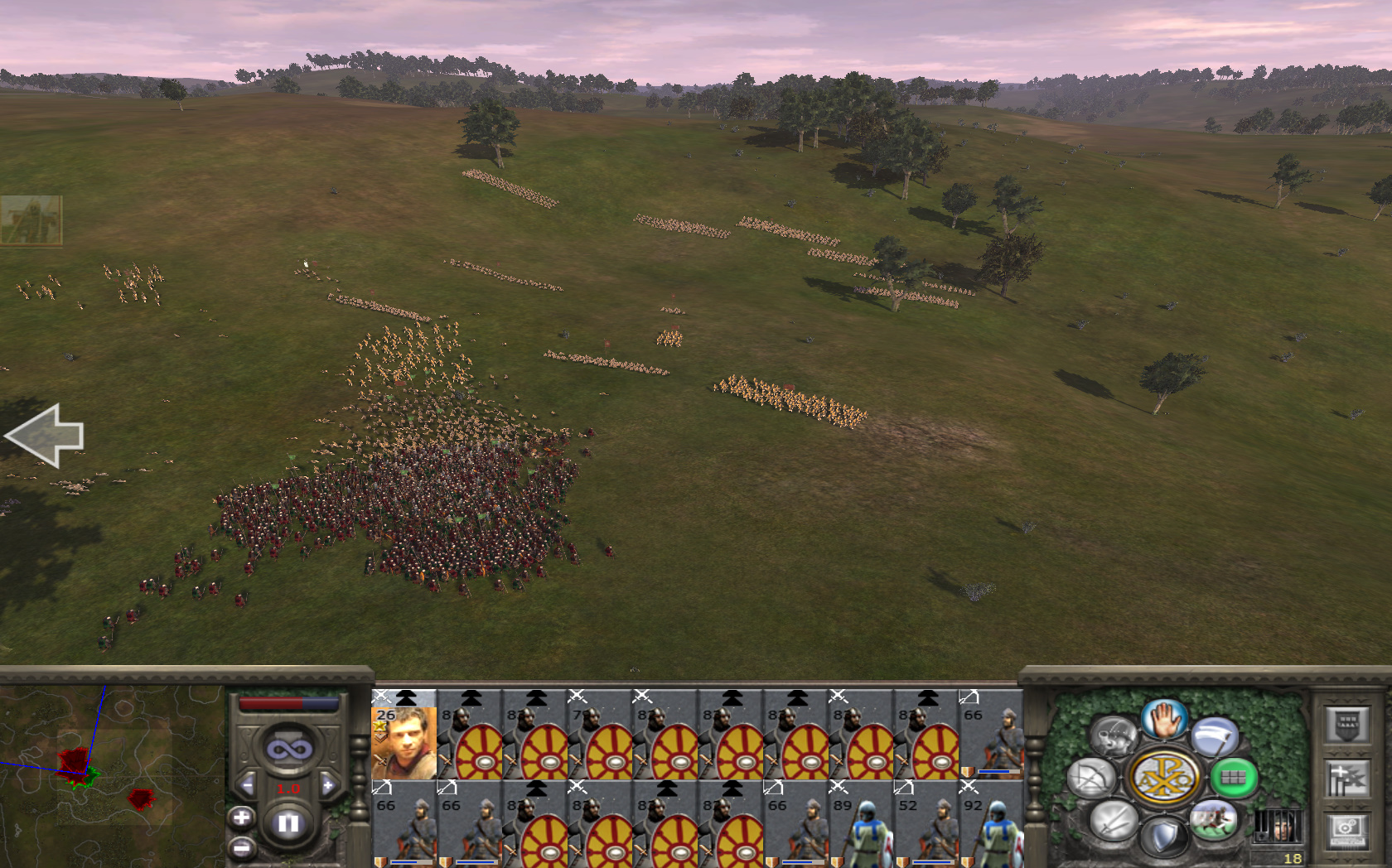Click the large left arrow indicator
The width and height of the screenshot is (1392, 868).
(x=46, y=436)
